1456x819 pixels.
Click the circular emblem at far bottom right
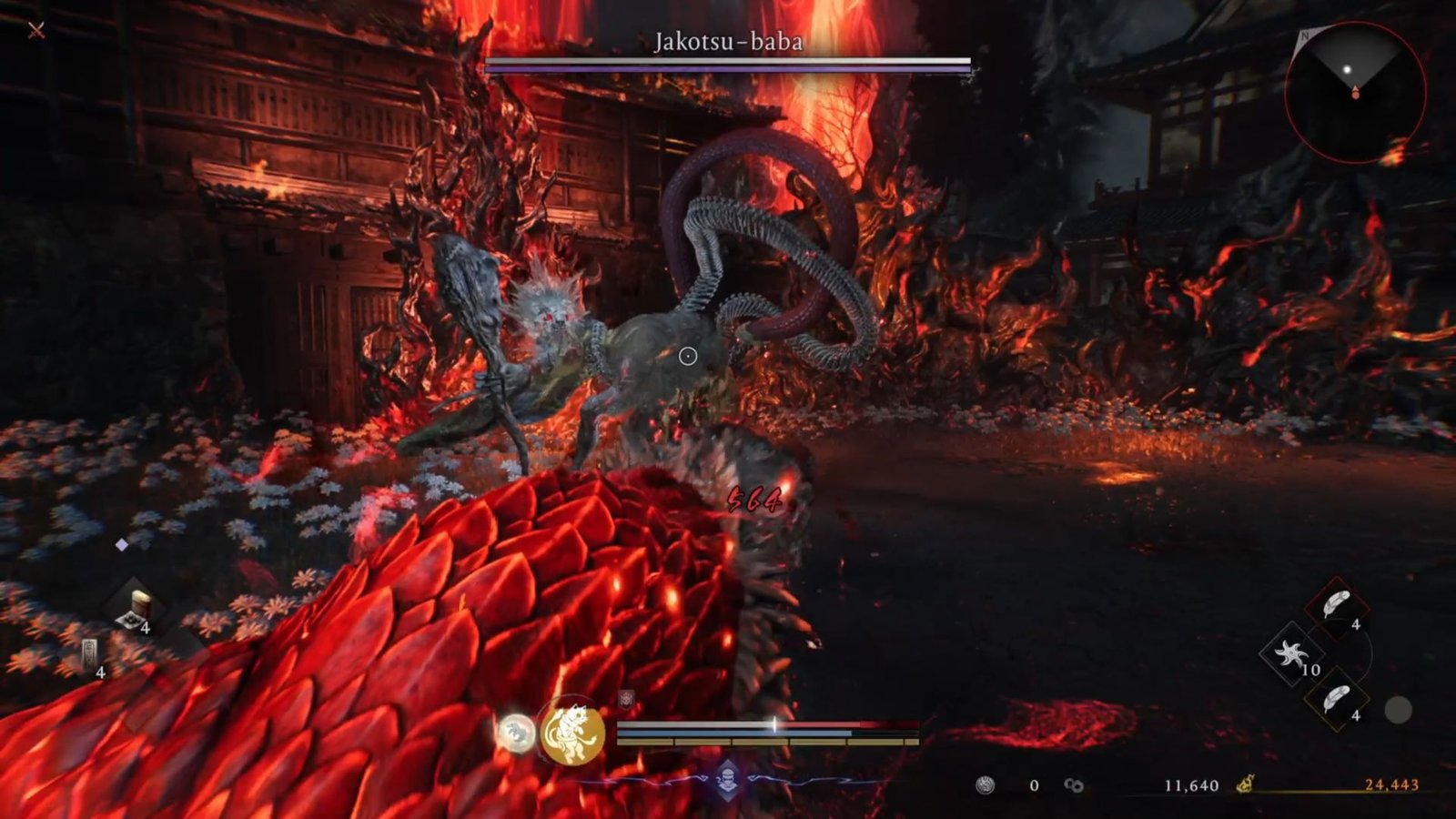click(x=1400, y=710)
